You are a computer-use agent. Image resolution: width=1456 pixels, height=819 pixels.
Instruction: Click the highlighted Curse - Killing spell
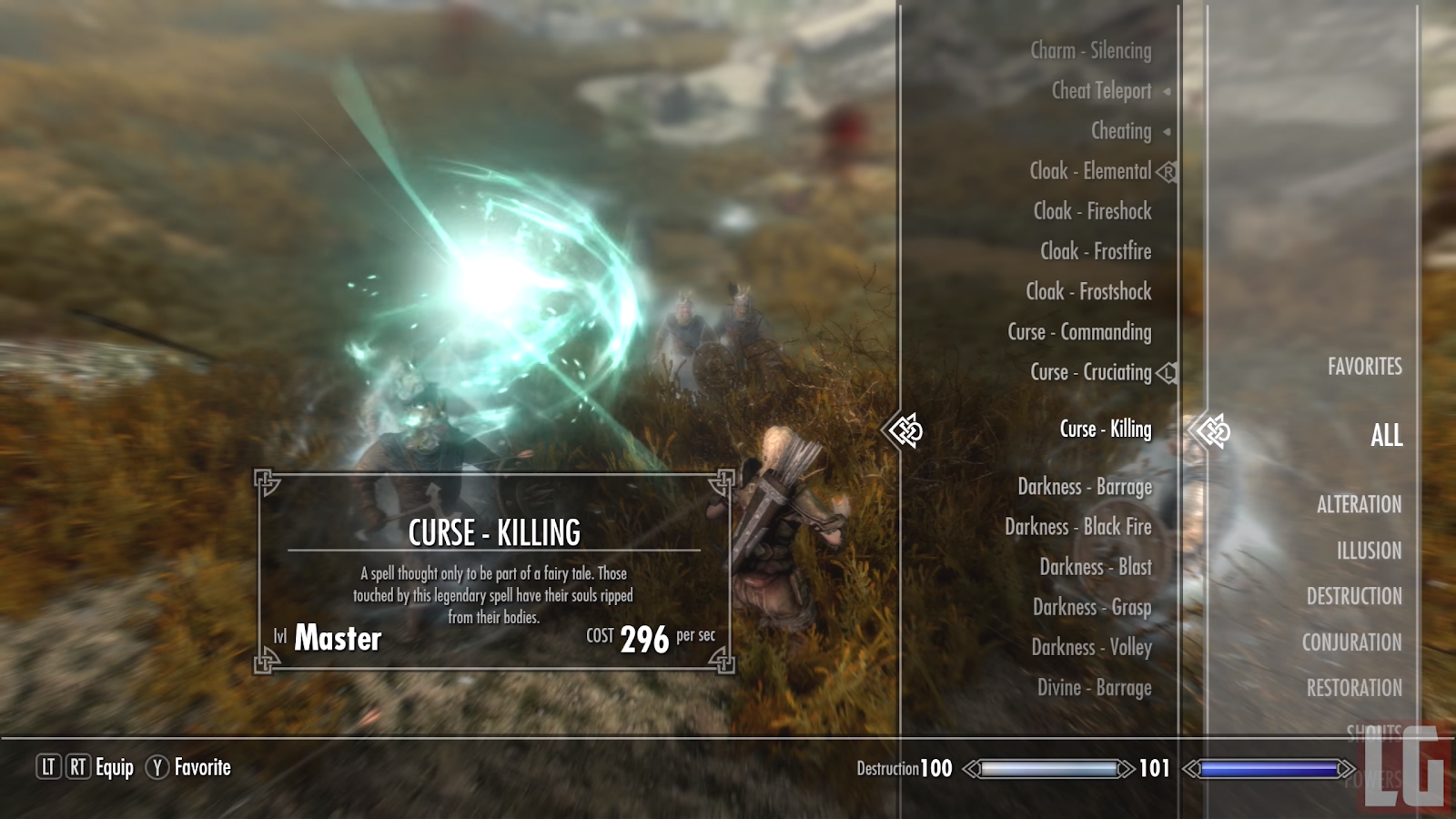(1105, 429)
